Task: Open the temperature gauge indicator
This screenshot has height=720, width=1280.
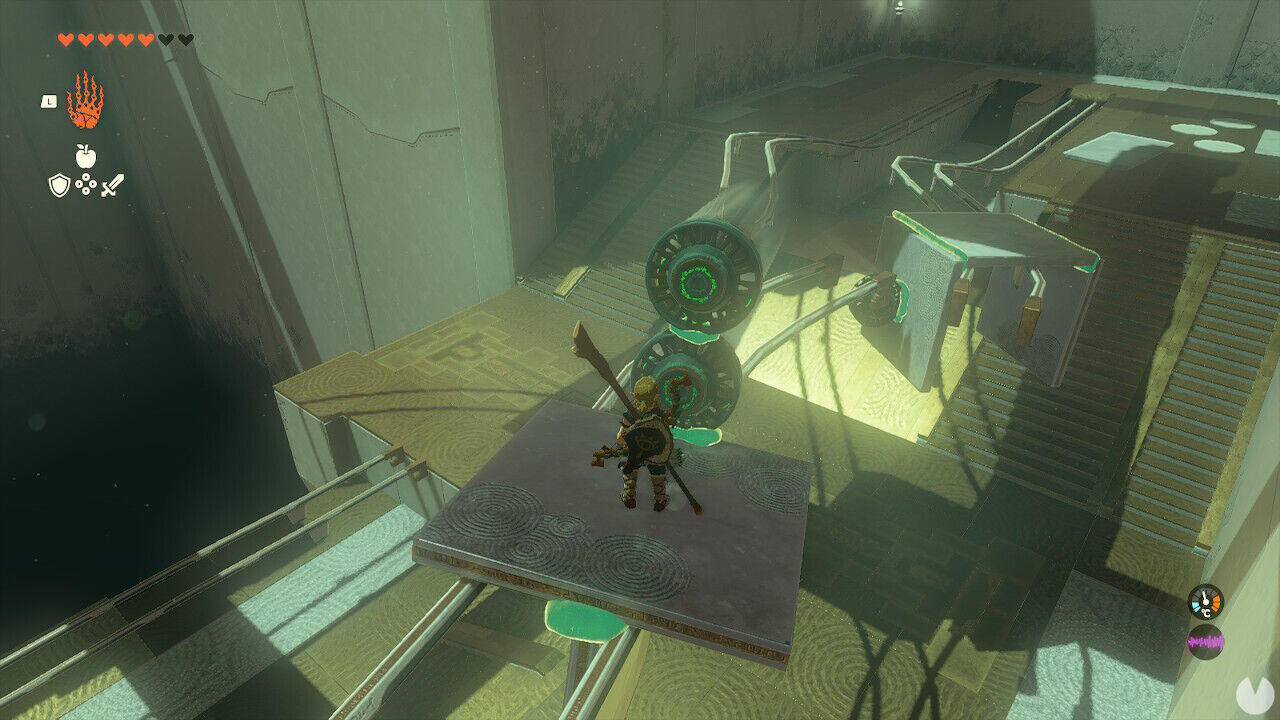Action: (x=1205, y=602)
